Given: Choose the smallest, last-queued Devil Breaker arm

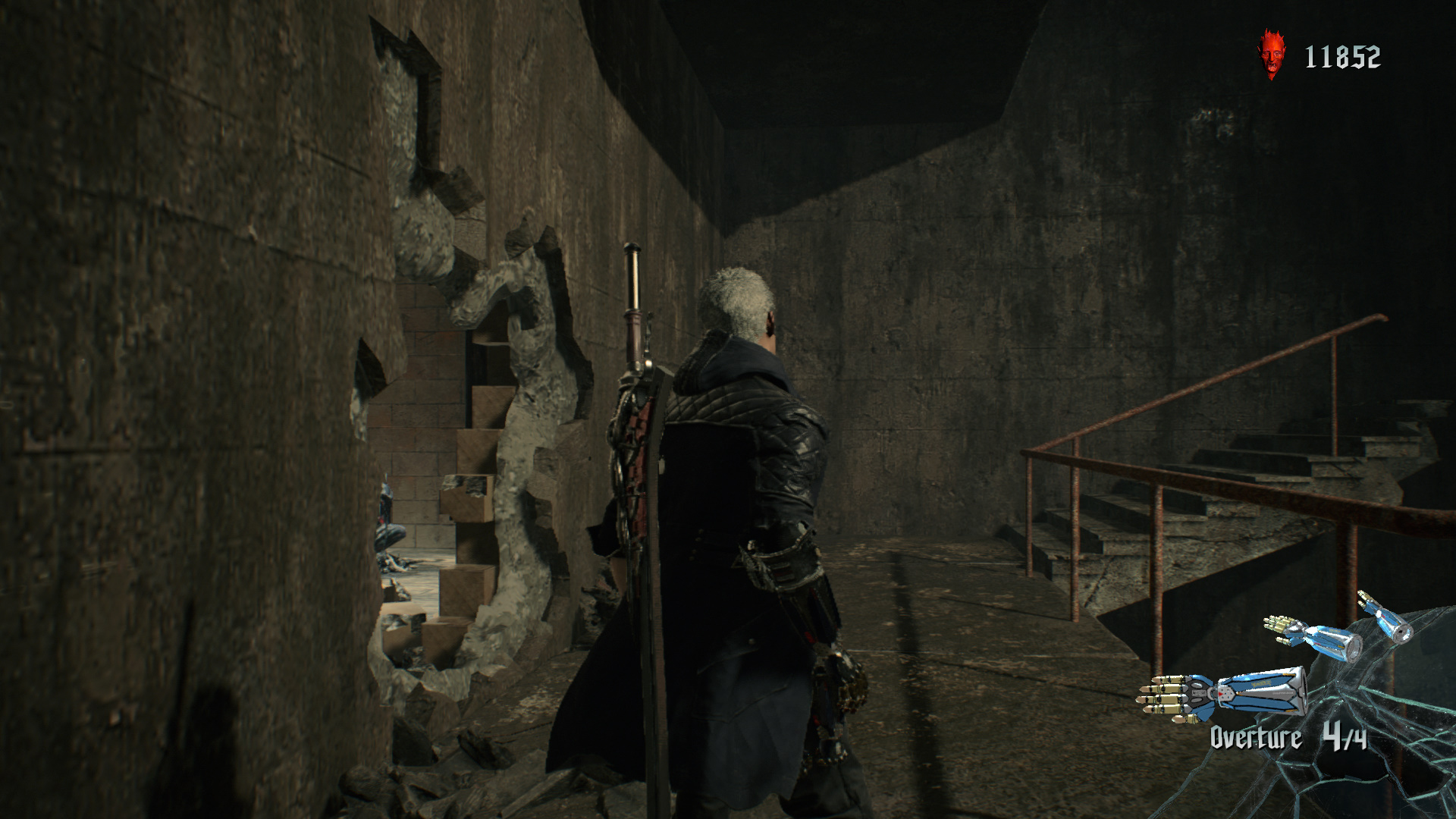Looking at the screenshot, I should tap(1385, 617).
